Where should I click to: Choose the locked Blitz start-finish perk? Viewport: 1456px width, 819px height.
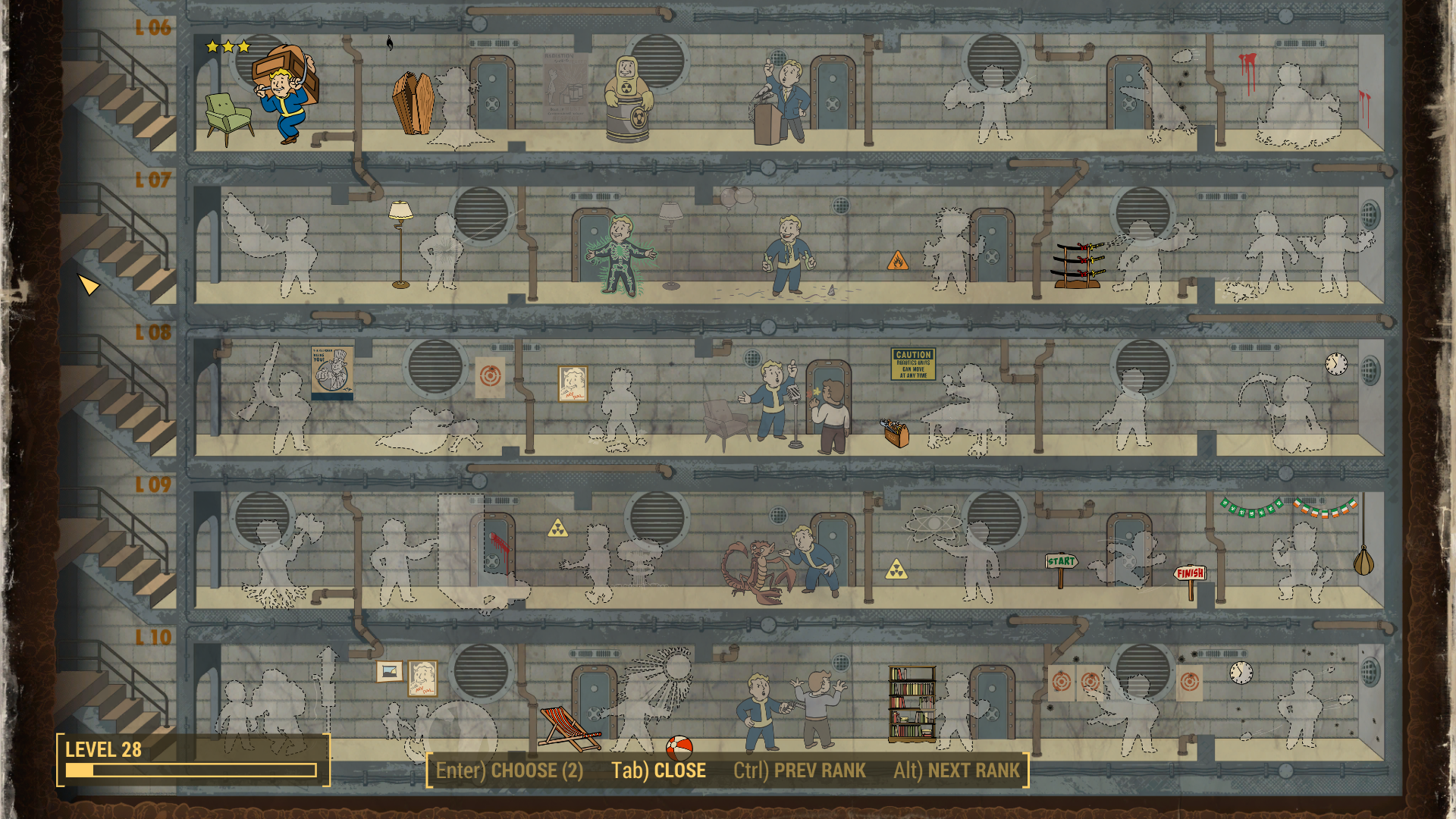pyautogui.click(x=1130, y=561)
